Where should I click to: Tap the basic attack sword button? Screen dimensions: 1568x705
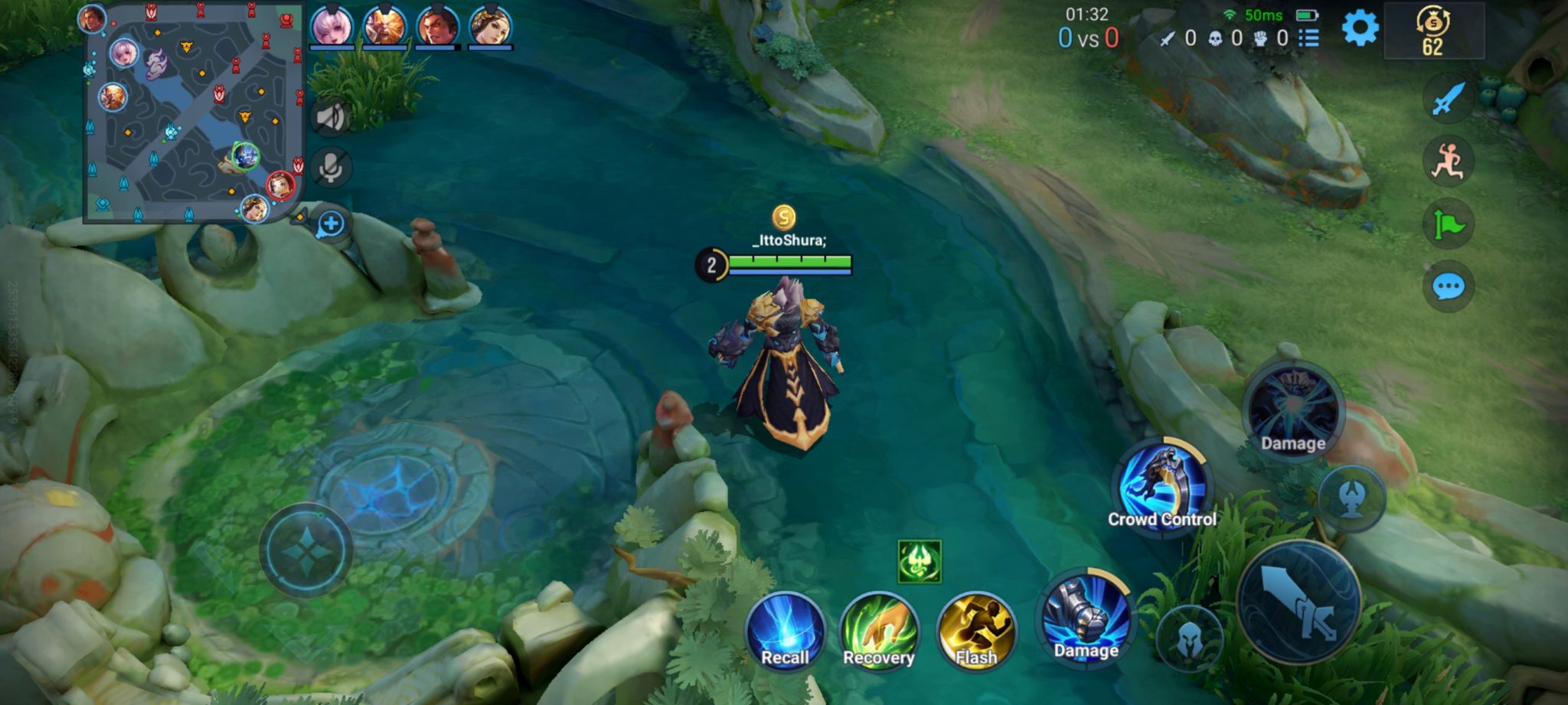click(x=1298, y=603)
